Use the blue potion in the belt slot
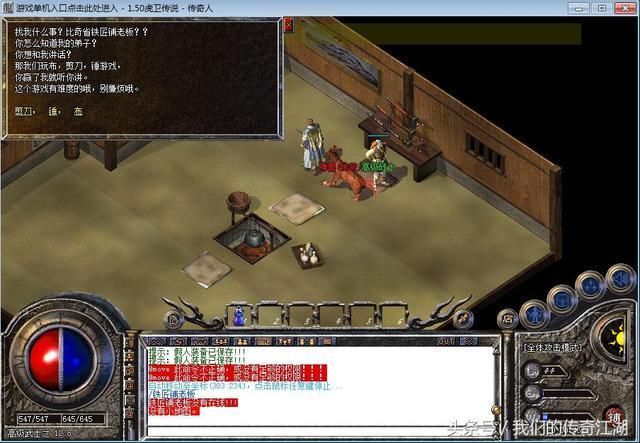The width and height of the screenshot is (640, 443). pyautogui.click(x=239, y=317)
